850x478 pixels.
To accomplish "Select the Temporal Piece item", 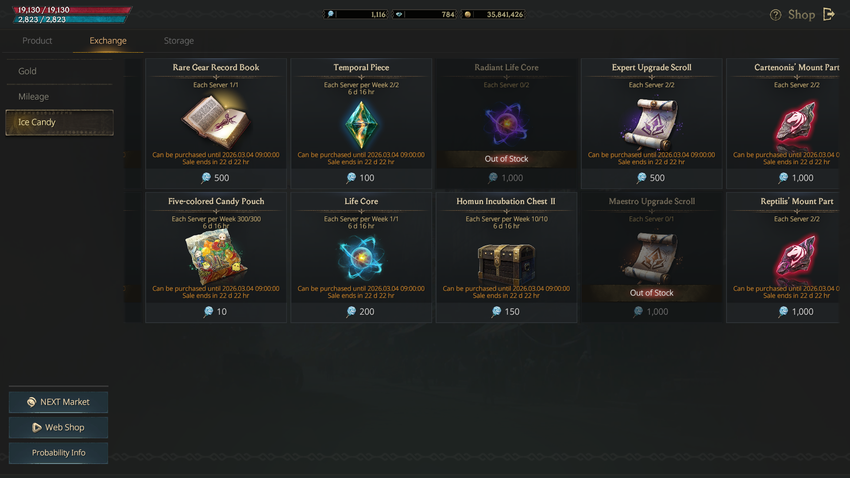I will point(361,124).
